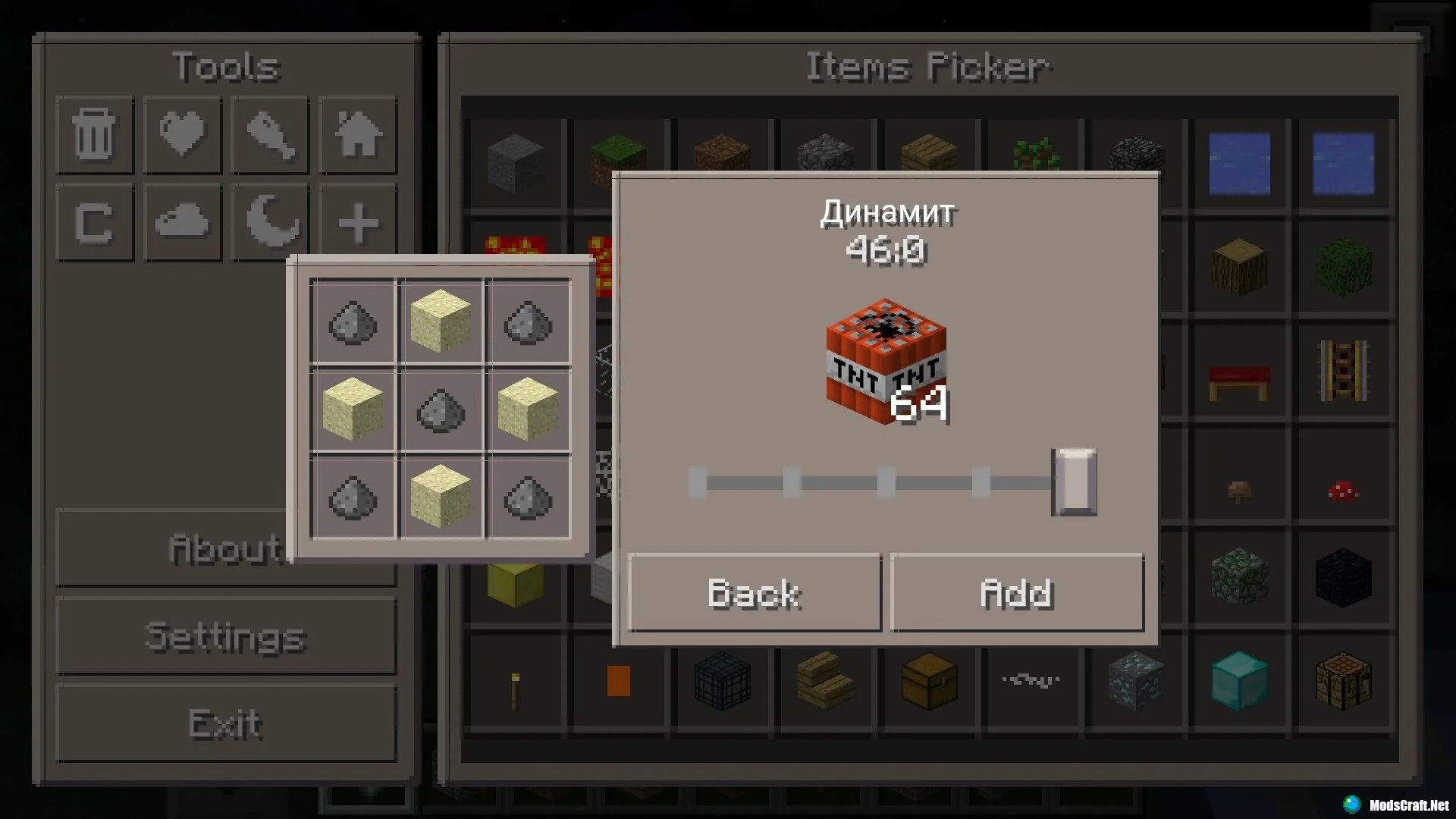
Task: Pick the chest item
Action: click(x=929, y=680)
